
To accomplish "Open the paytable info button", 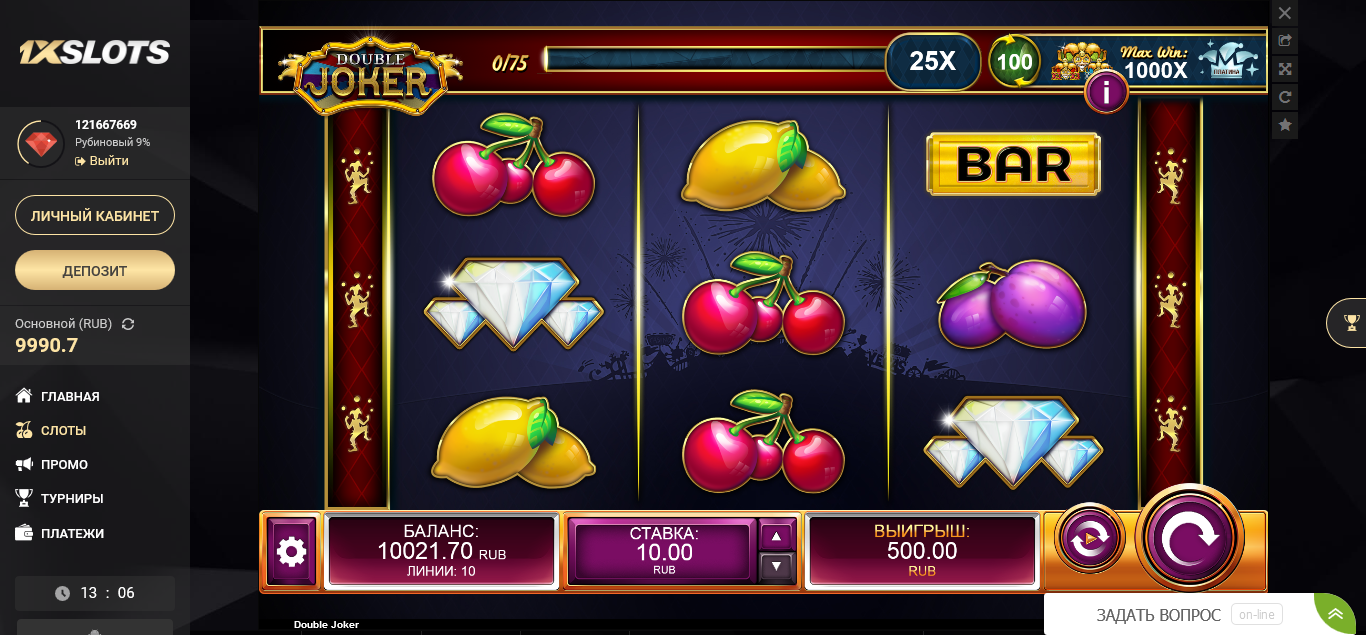I will click(1106, 93).
